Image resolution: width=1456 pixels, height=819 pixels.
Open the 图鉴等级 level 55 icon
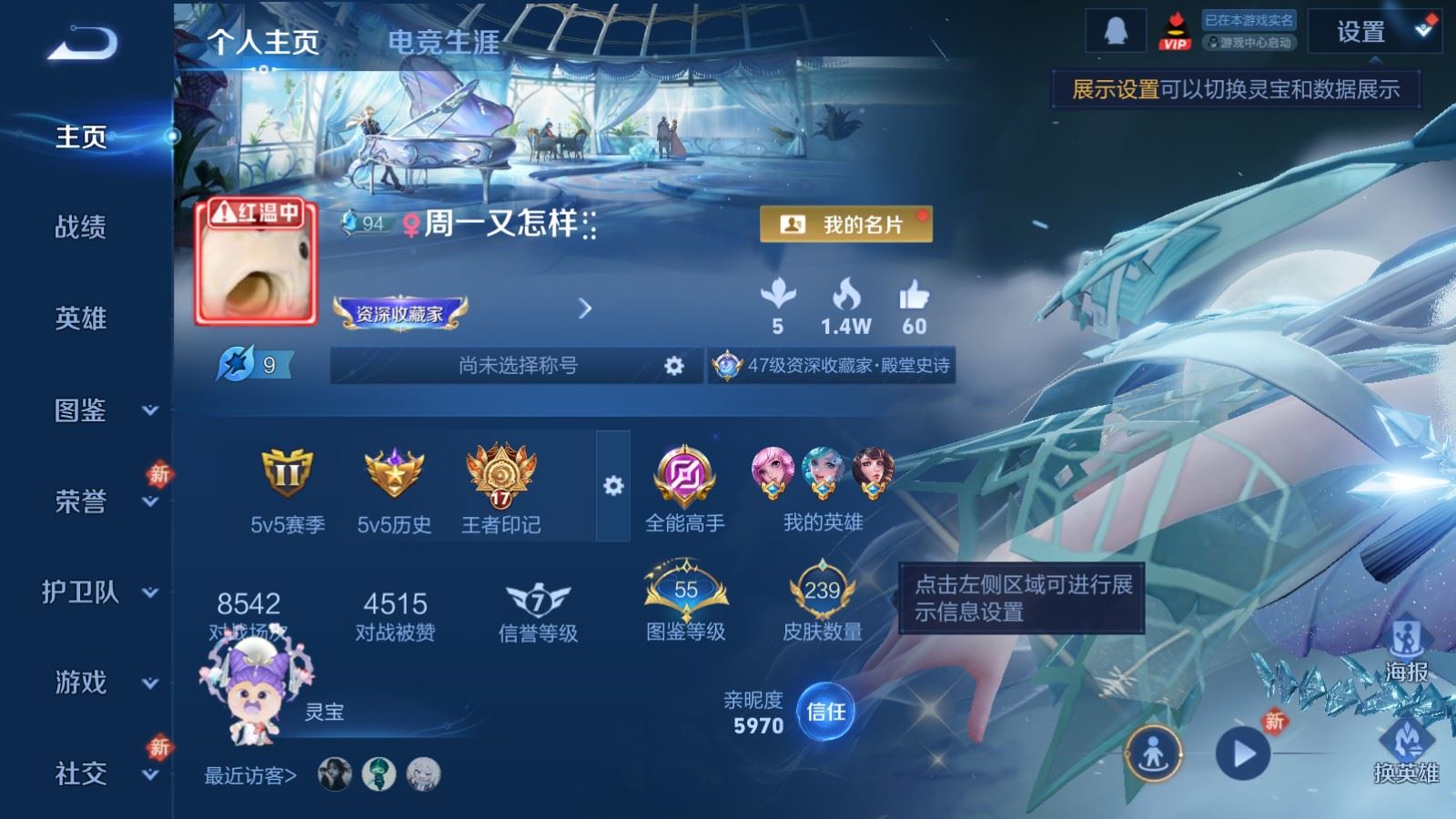(x=682, y=590)
